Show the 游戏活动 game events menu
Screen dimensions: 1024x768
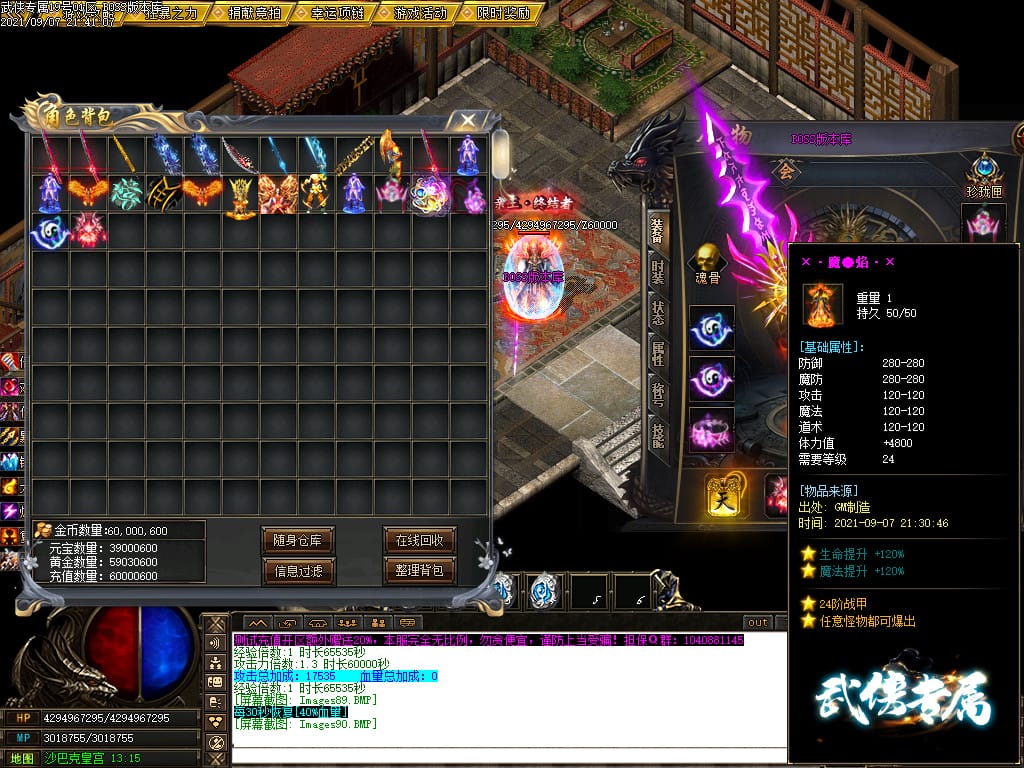click(x=421, y=13)
